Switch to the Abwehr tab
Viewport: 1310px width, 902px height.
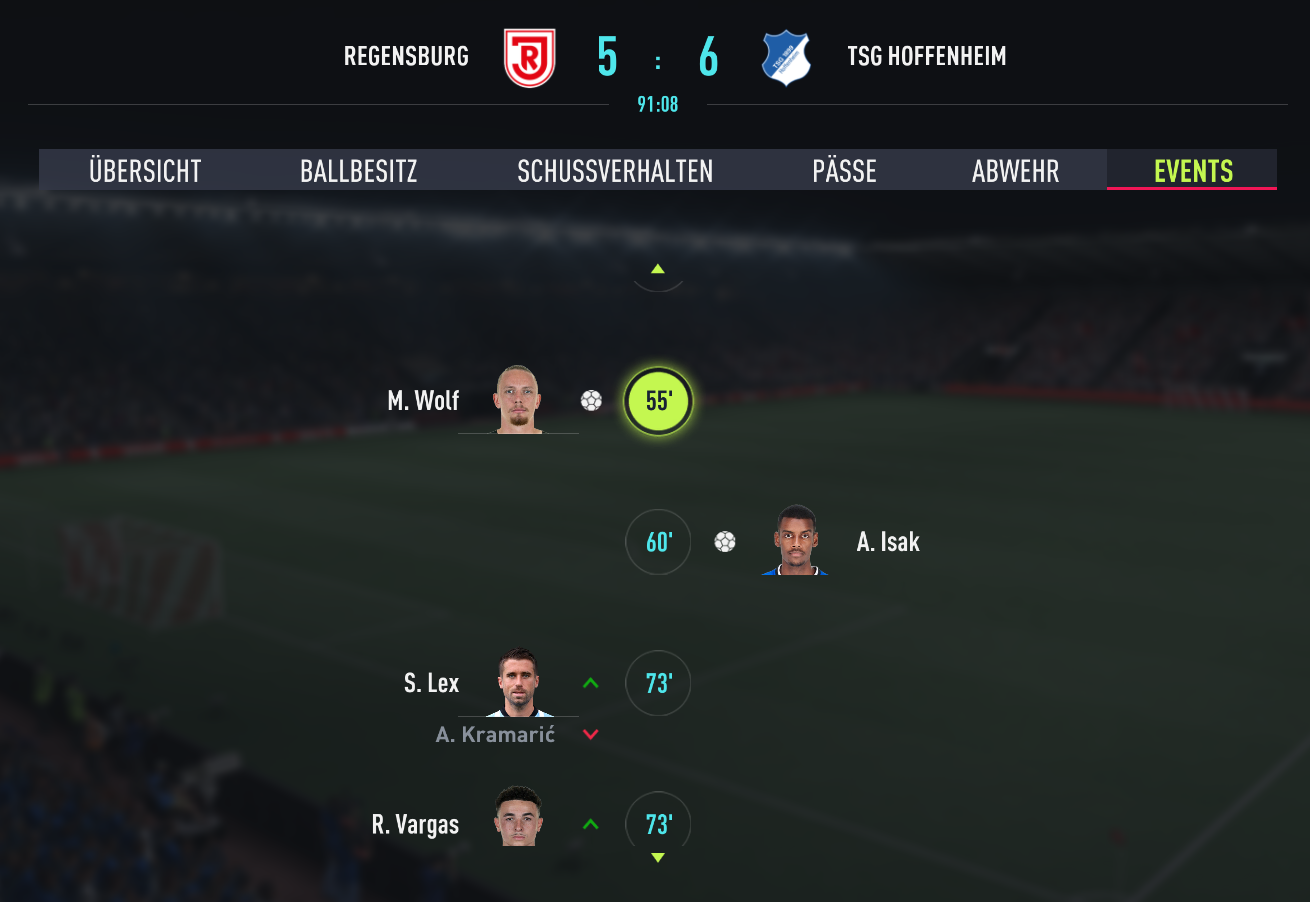pyautogui.click(x=1015, y=171)
